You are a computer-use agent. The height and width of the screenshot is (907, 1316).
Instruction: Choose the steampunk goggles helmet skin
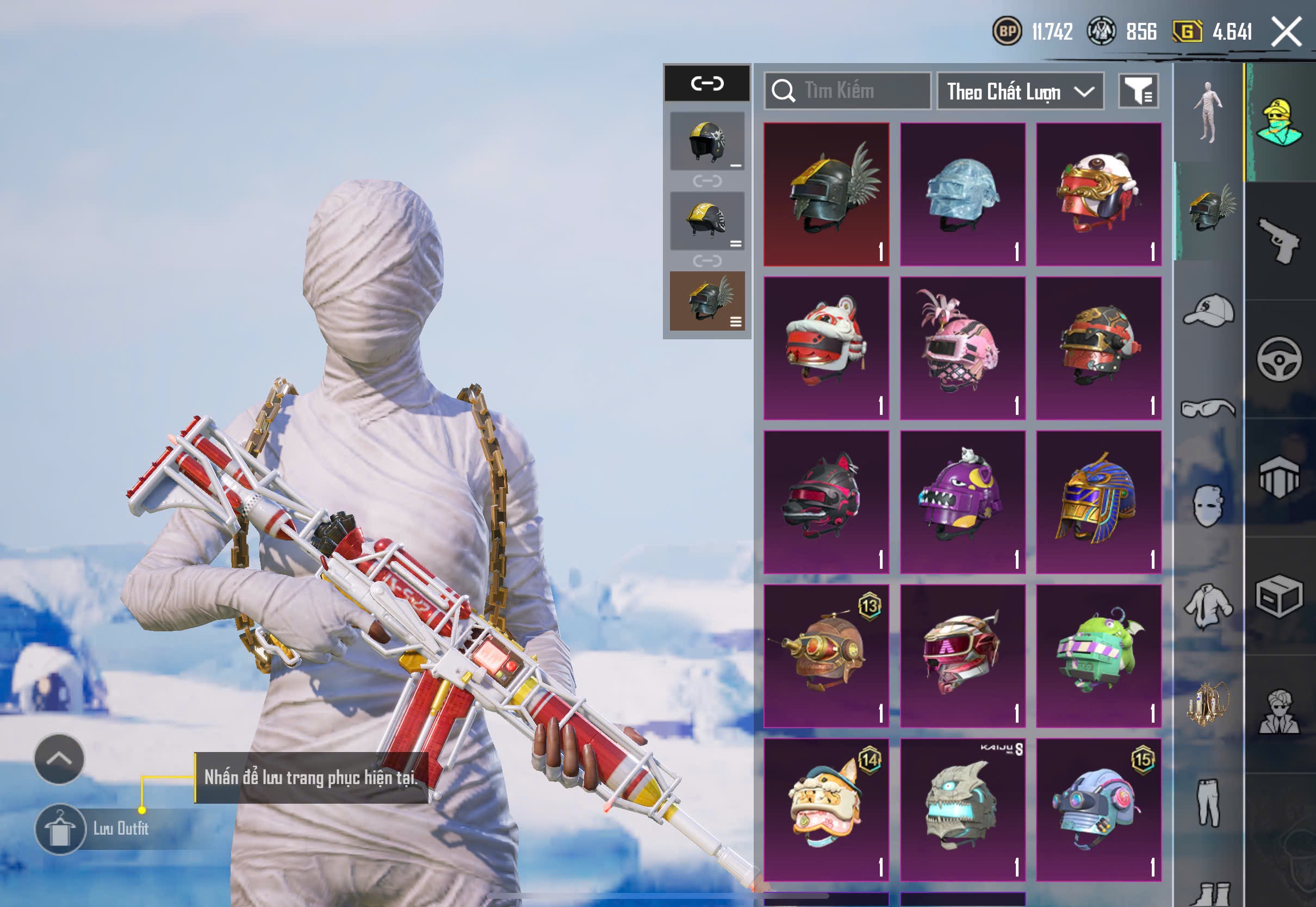click(826, 656)
